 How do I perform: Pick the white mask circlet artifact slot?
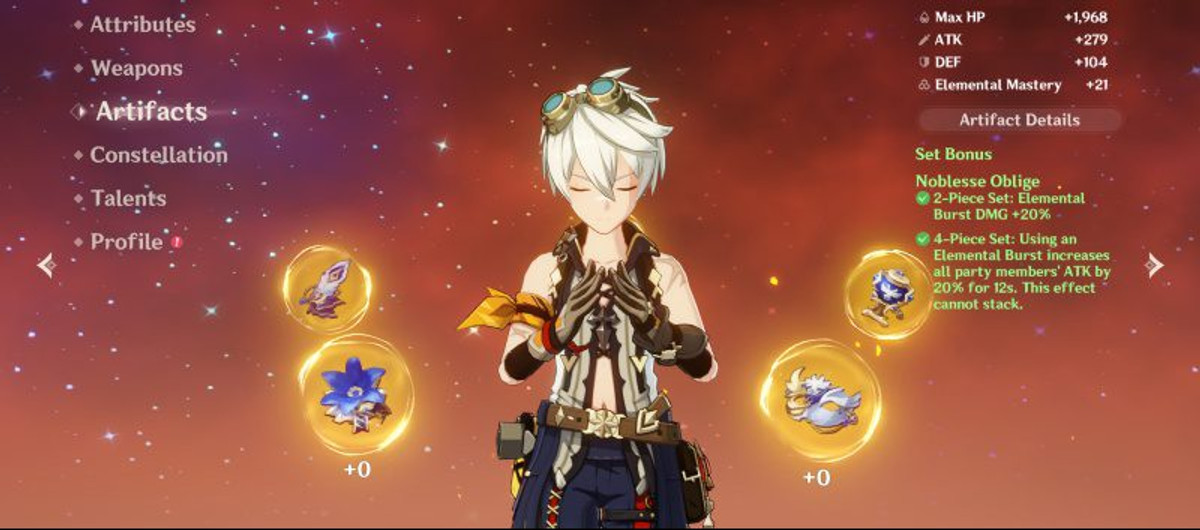click(x=820, y=401)
